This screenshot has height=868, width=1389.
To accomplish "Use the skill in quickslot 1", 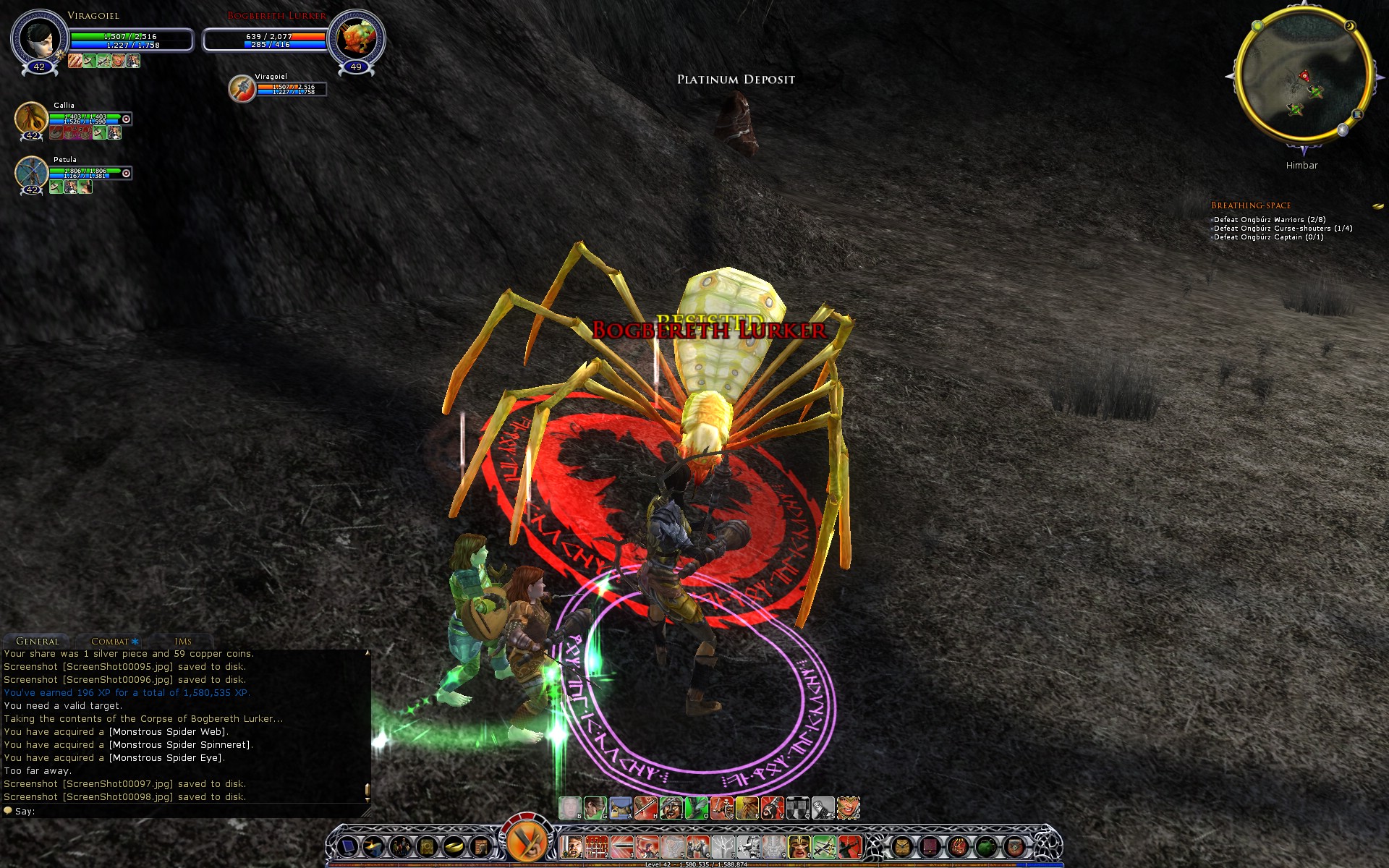I will 572,846.
